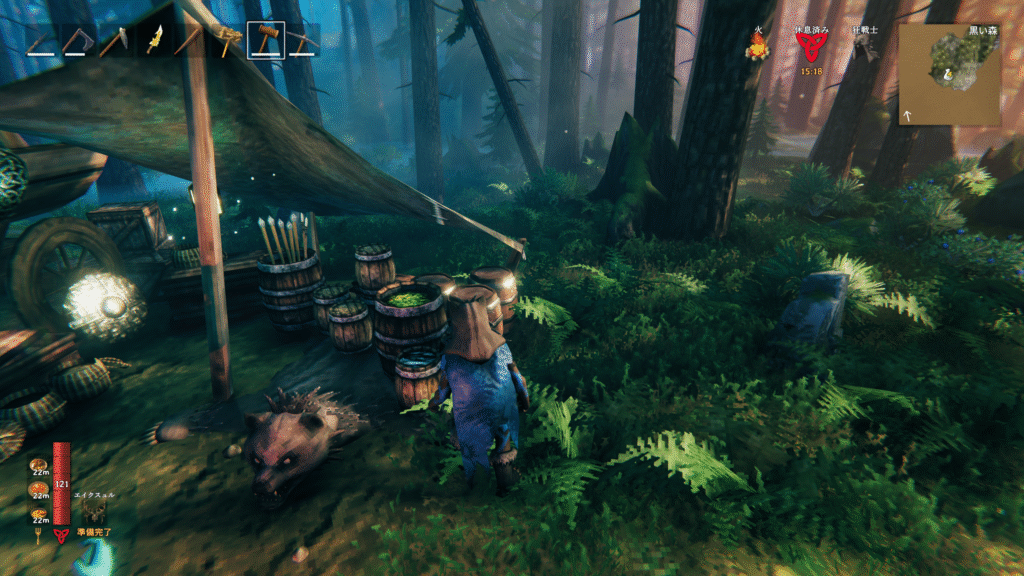The height and width of the screenshot is (576, 1024).
Task: Open the Black Forest minimap
Action: (x=948, y=74)
